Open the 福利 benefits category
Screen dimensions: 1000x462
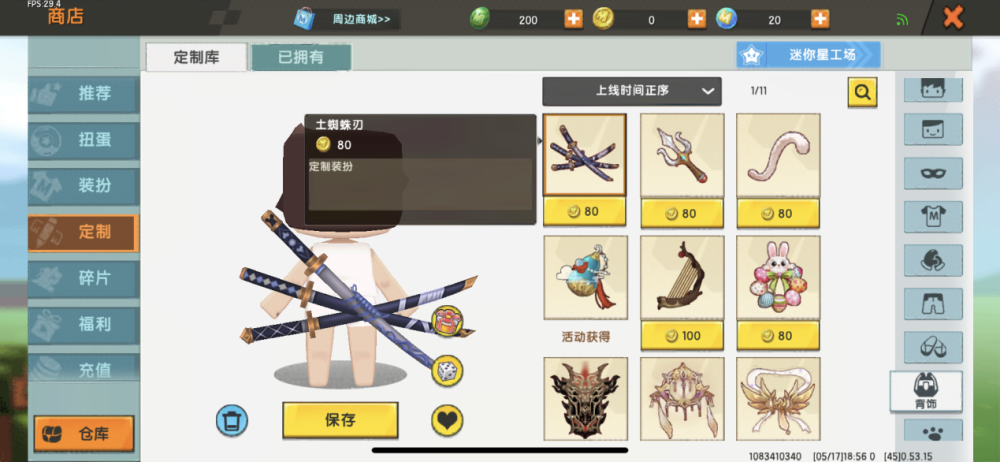coord(83,324)
